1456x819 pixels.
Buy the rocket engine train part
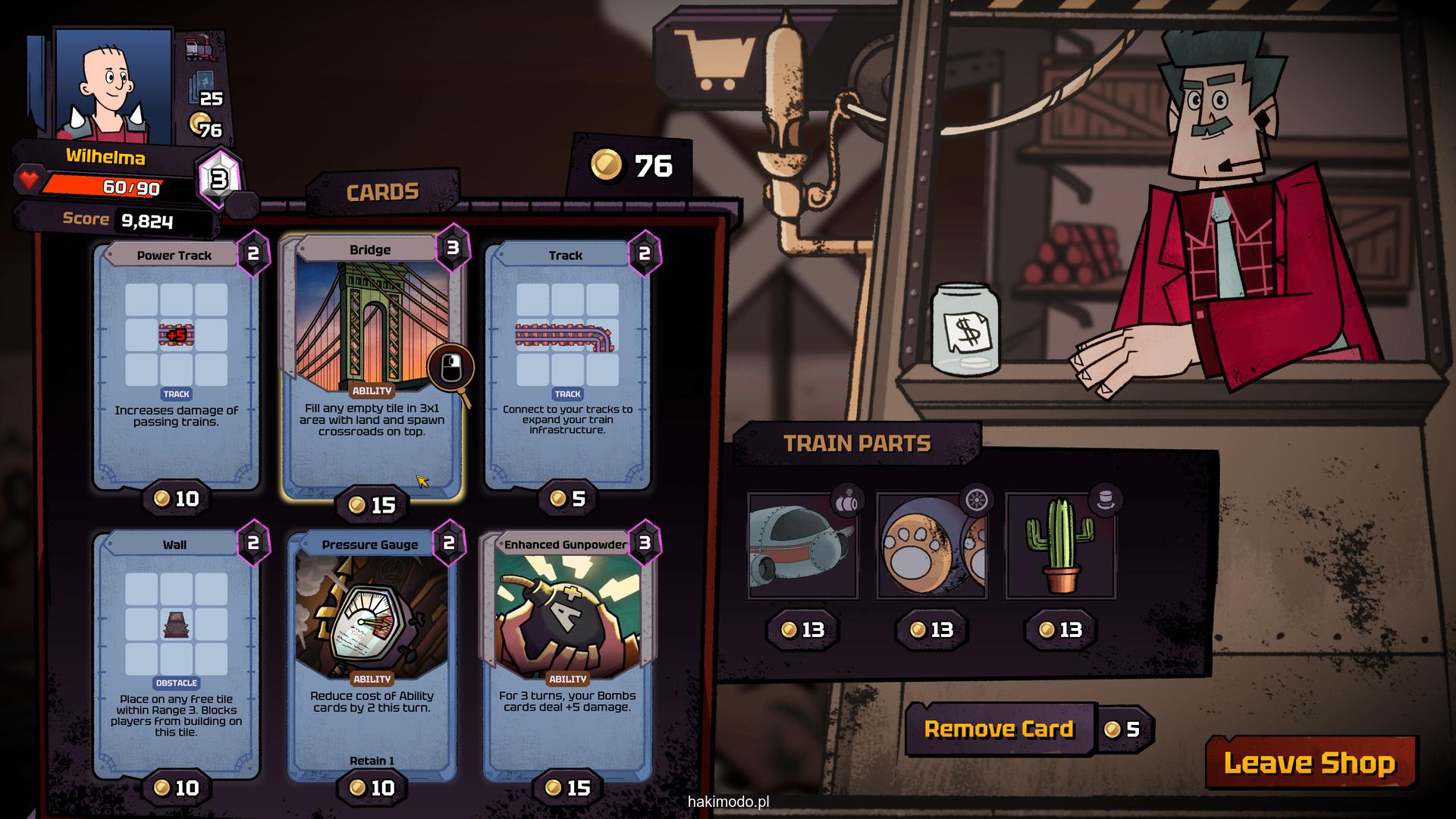pyautogui.click(x=803, y=546)
